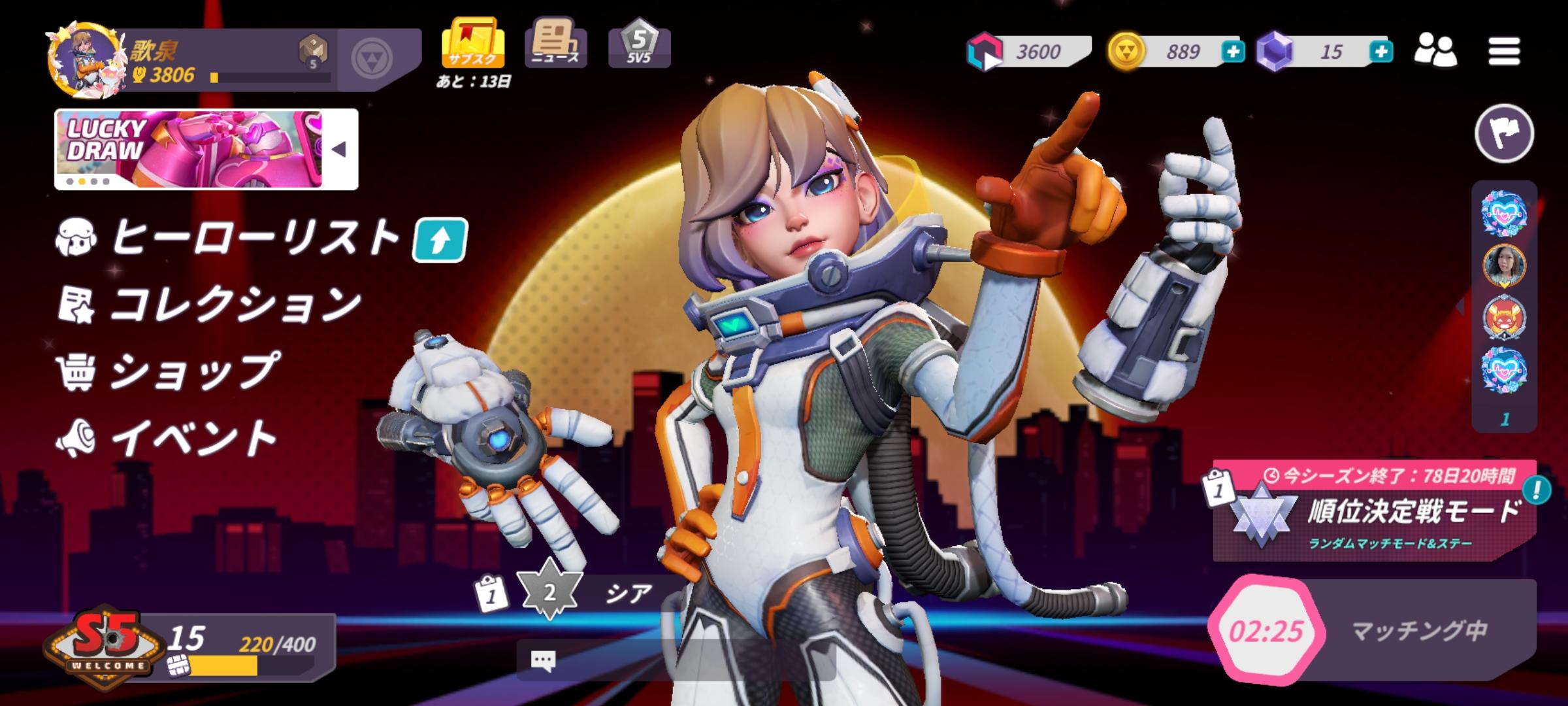Open the chat box

point(676,660)
